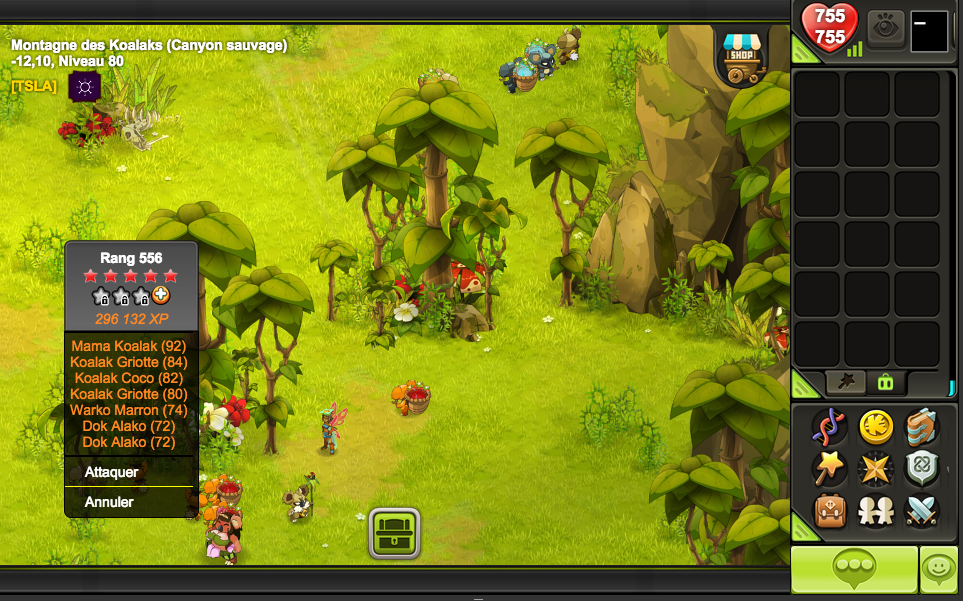Switch to the green bag items tab

(x=884, y=381)
